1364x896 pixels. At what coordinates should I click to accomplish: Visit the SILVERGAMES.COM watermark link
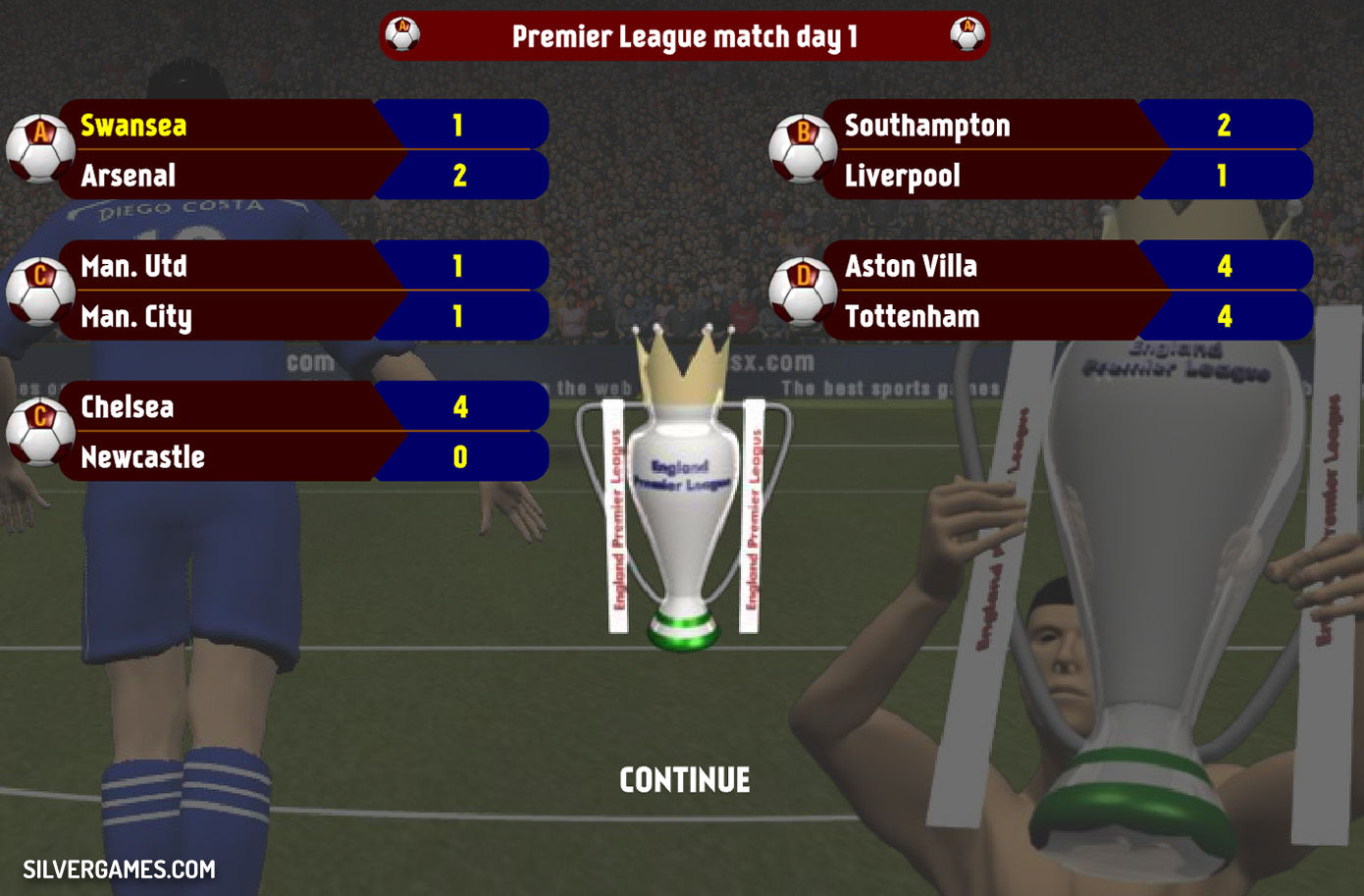coord(119,870)
